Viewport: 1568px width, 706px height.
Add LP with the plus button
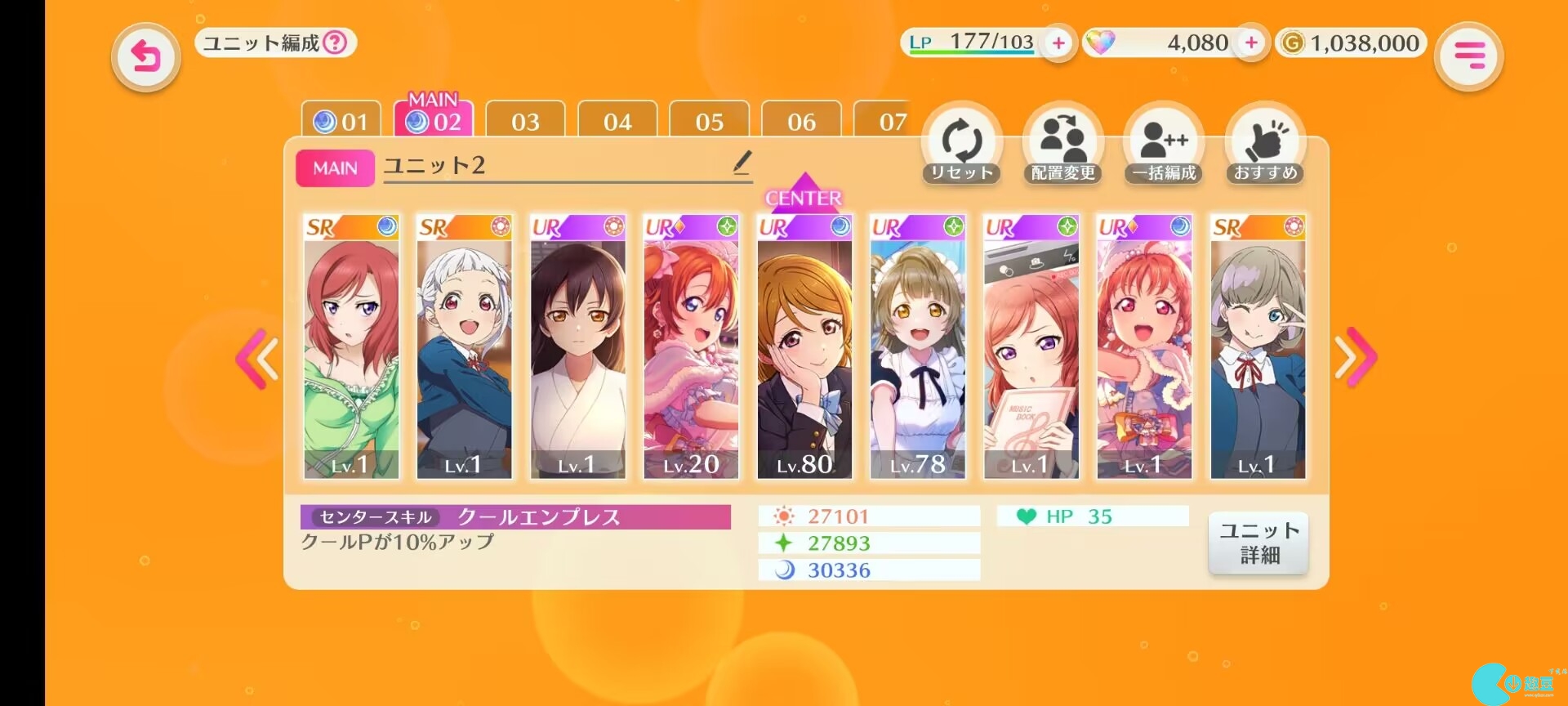point(1058,42)
